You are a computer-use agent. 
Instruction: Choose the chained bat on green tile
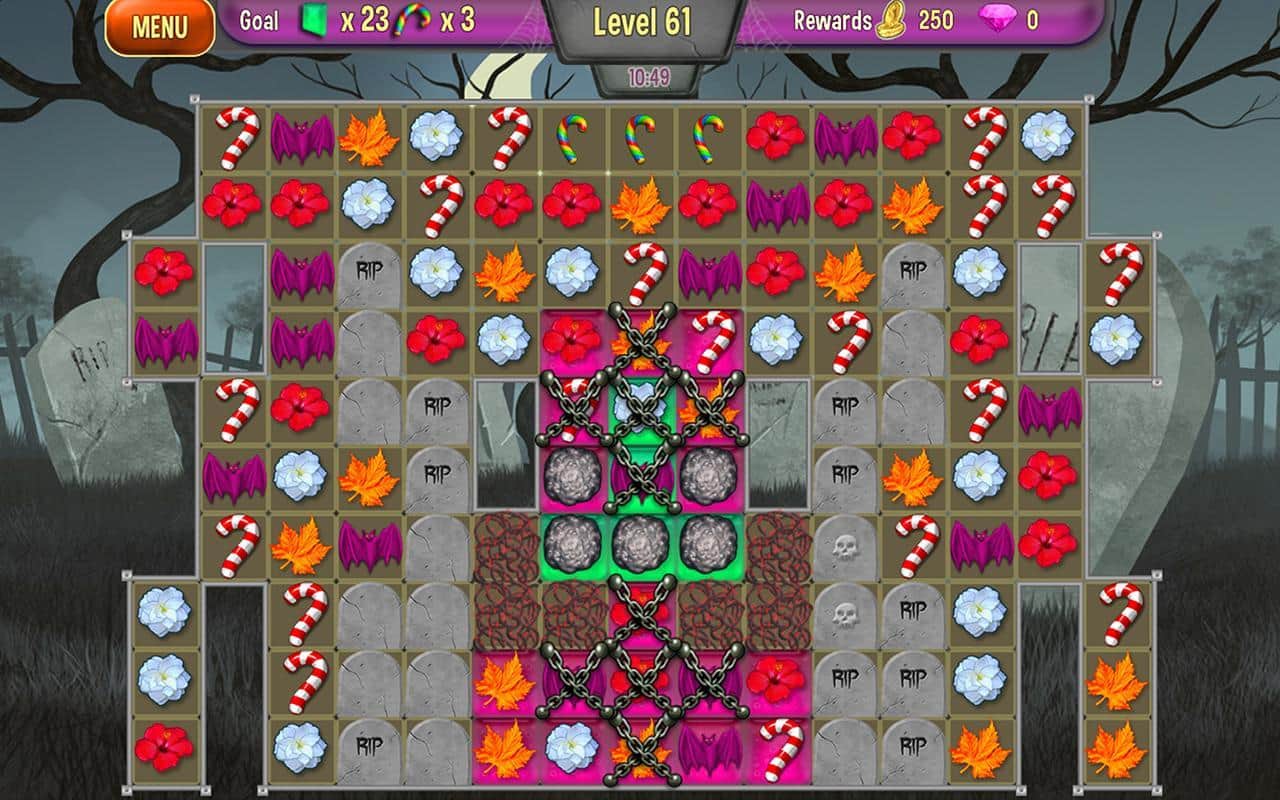tap(640, 474)
